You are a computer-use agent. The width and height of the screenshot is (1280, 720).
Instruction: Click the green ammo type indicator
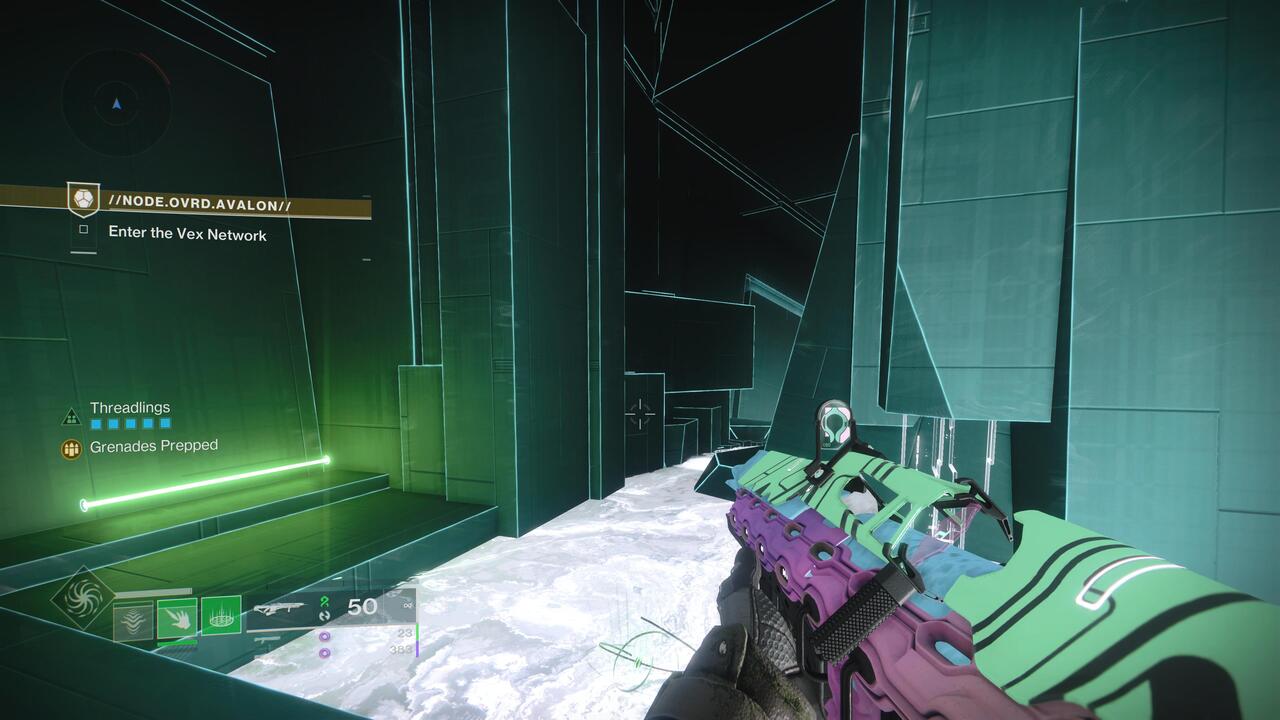[x=324, y=601]
